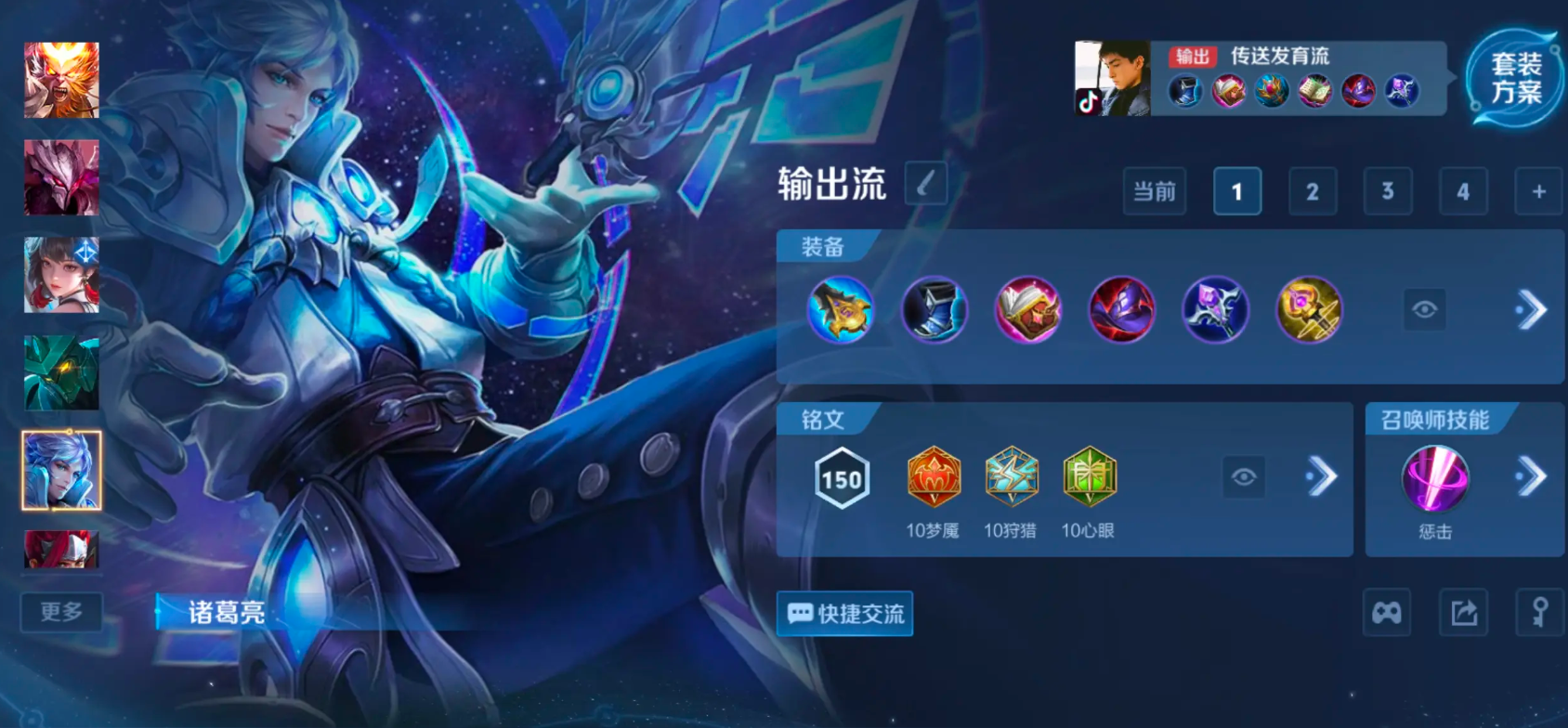Viewport: 1568px width, 728px height.
Task: Switch to build tab 2
Action: [1313, 191]
